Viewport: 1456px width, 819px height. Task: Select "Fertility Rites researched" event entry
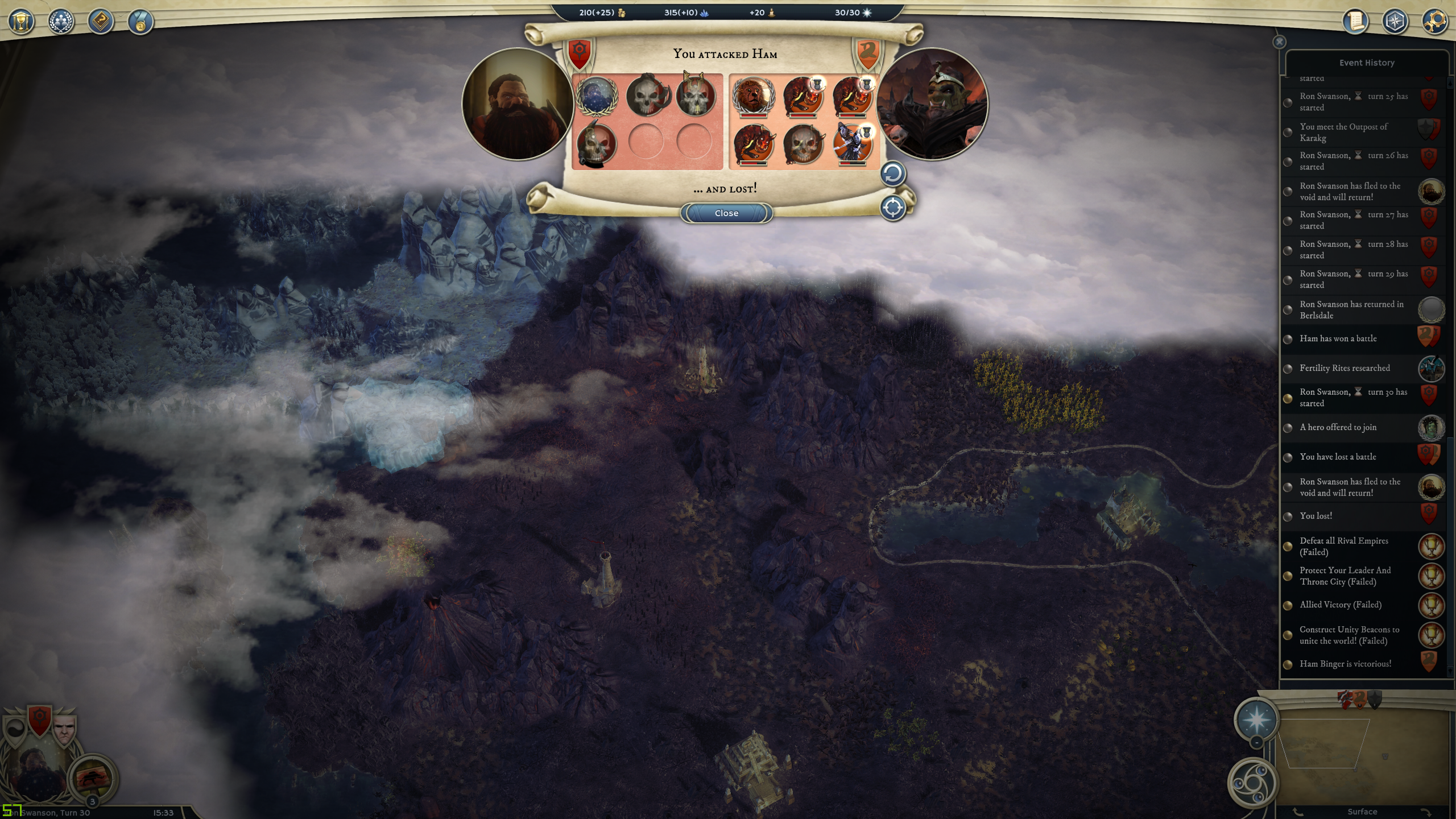1345,368
